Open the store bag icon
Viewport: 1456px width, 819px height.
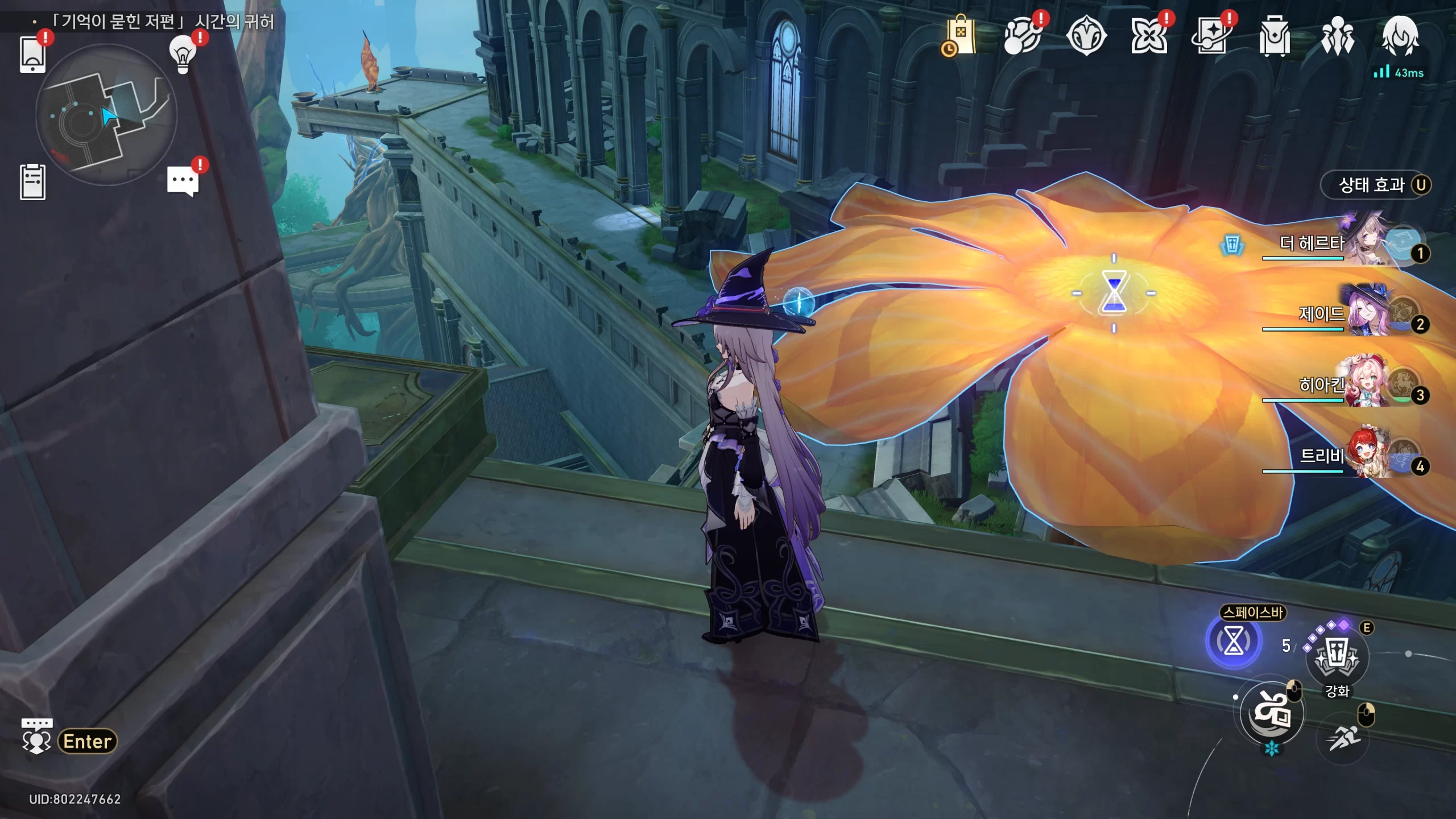pos(960,36)
